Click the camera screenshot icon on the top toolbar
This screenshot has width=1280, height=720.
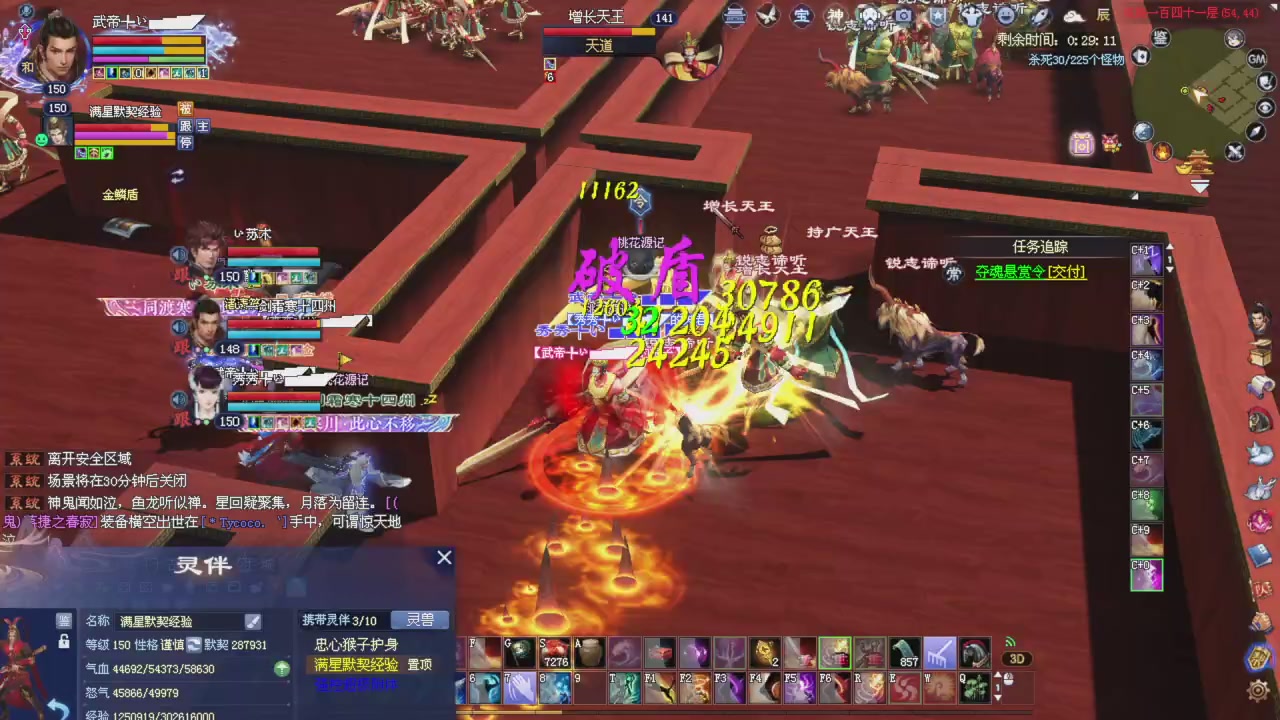pos(903,16)
